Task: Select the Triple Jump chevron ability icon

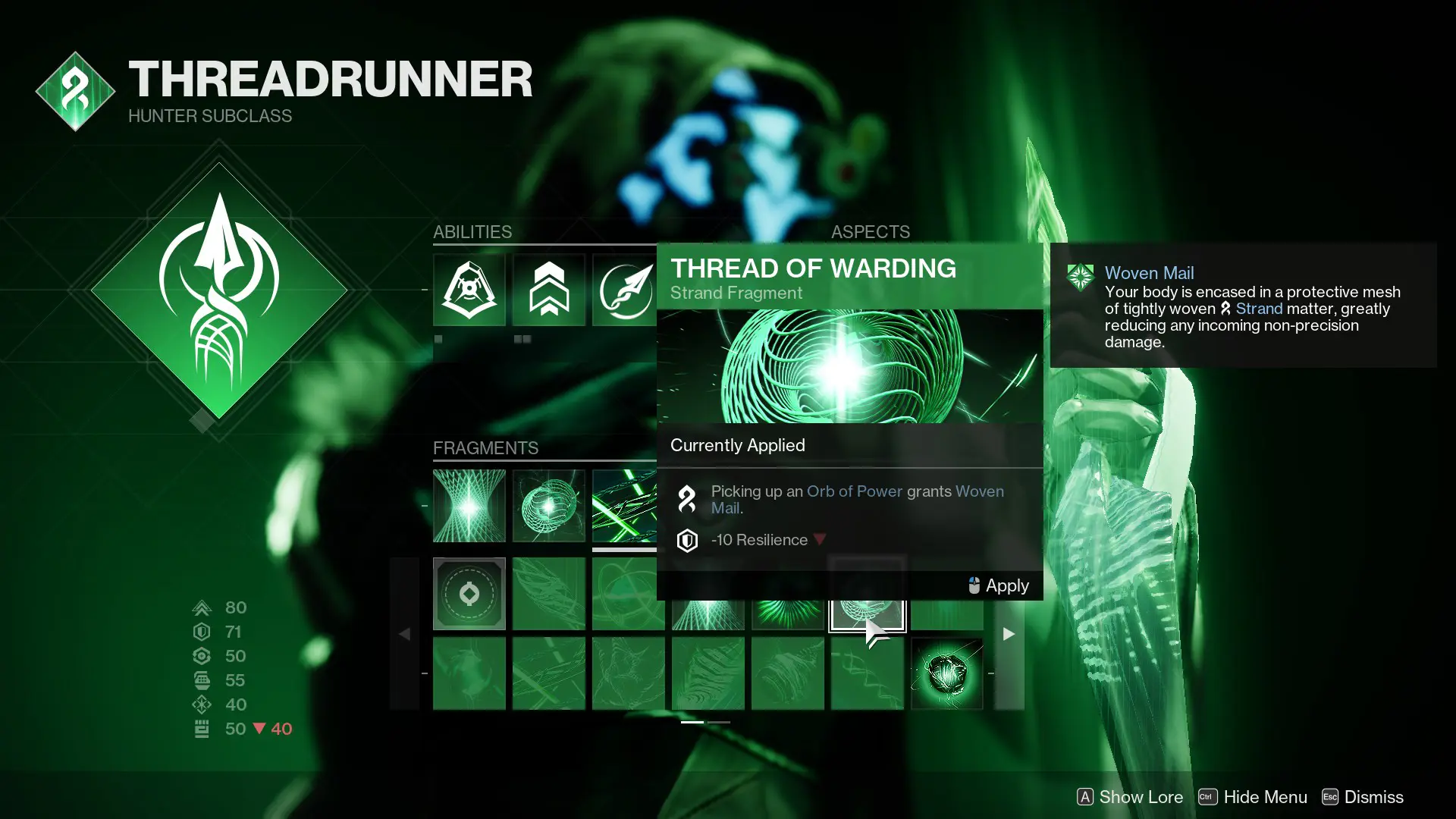Action: [x=548, y=290]
